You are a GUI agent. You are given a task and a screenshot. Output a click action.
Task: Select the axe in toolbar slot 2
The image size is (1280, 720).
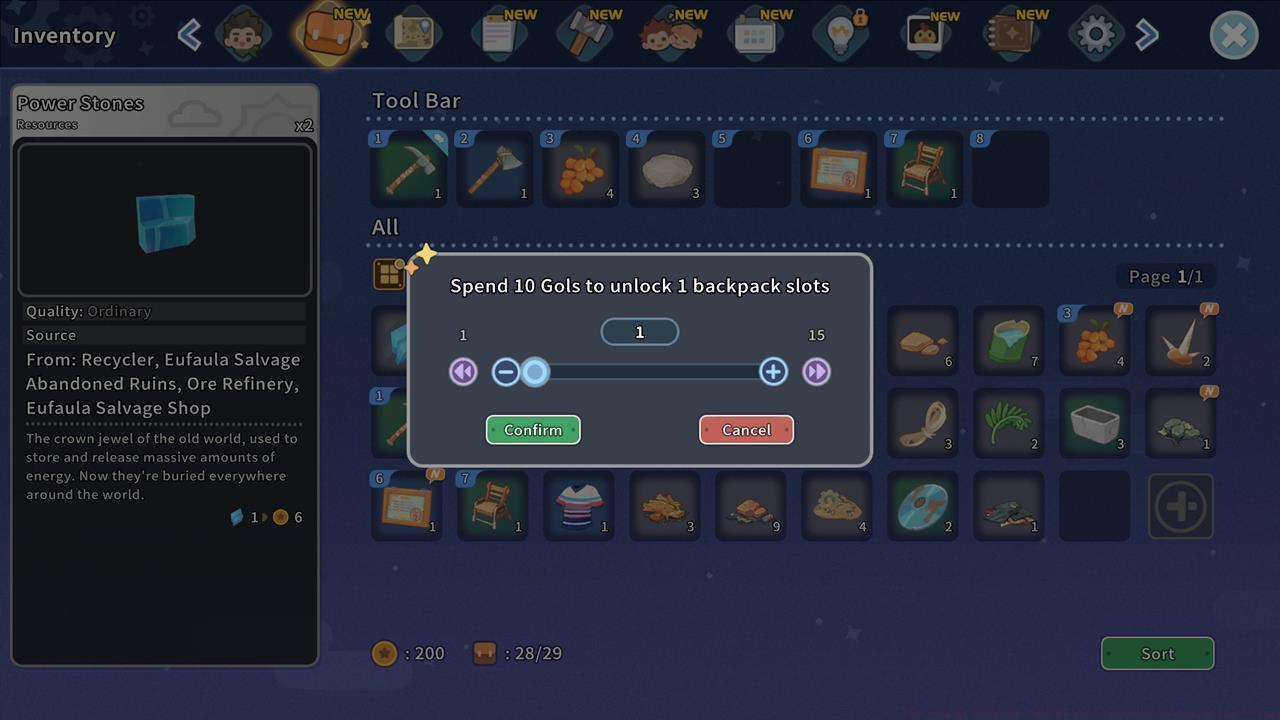click(494, 168)
